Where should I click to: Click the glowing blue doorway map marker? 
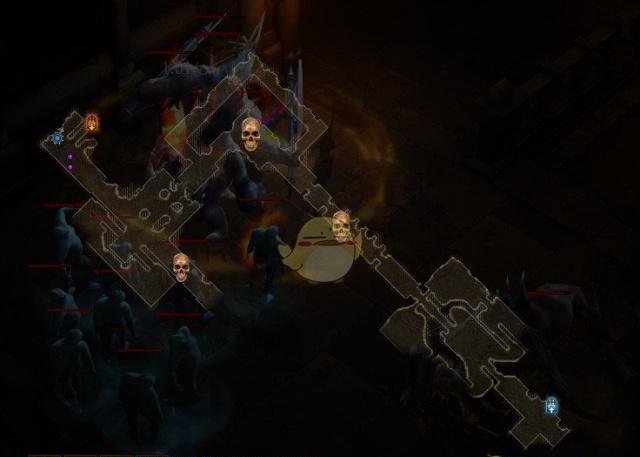pyautogui.click(x=551, y=405)
